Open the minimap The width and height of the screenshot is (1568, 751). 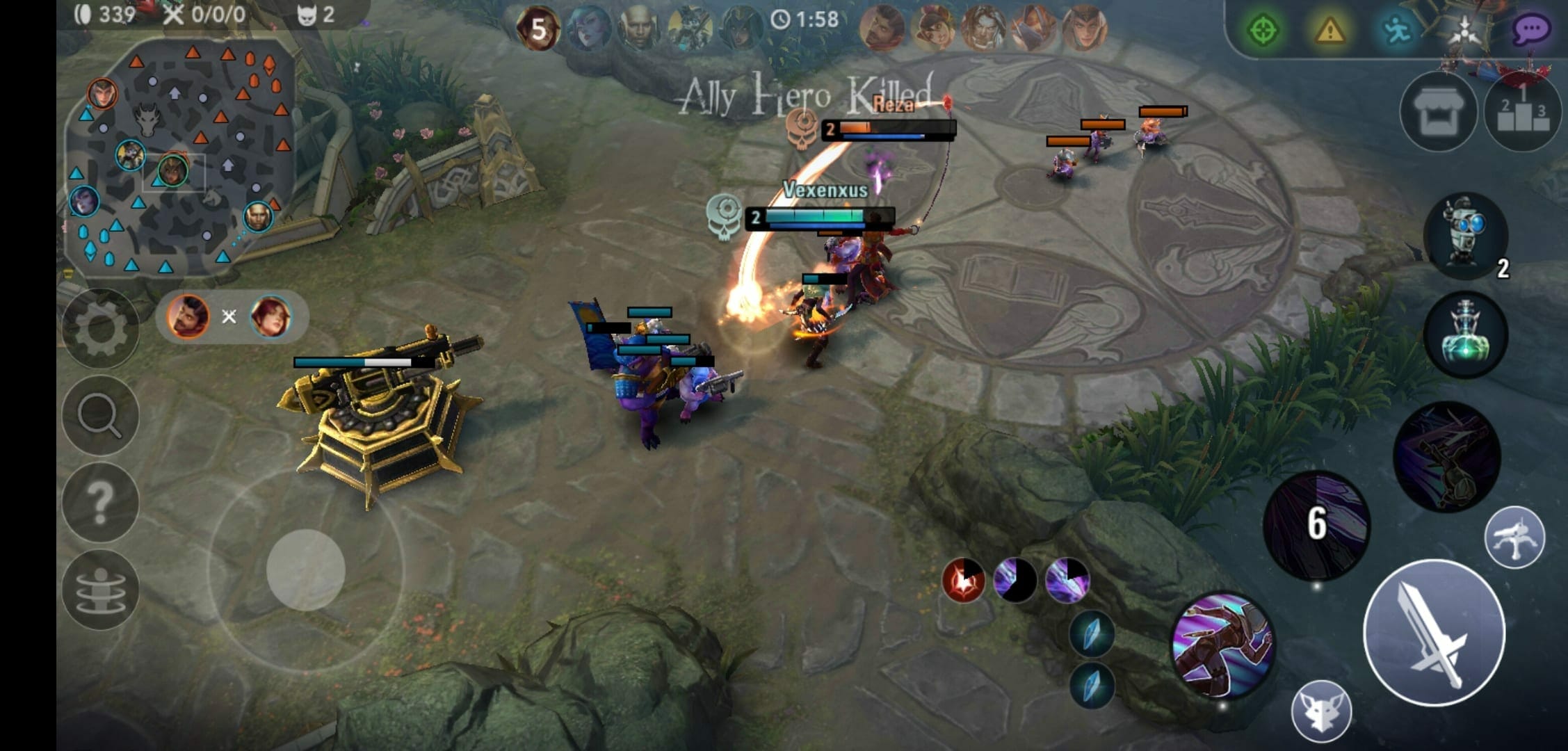pyautogui.click(x=177, y=159)
